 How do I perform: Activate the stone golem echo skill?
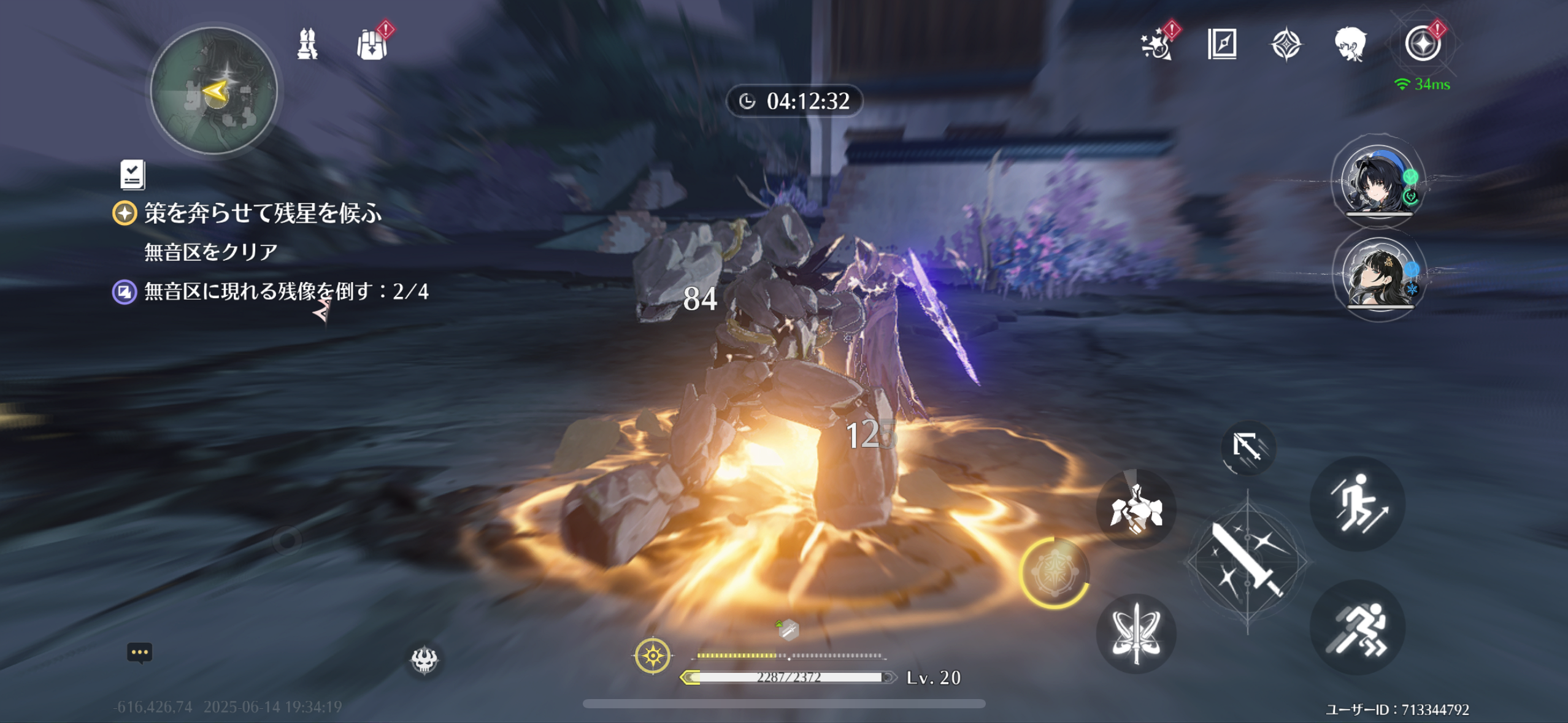[x=1136, y=509]
